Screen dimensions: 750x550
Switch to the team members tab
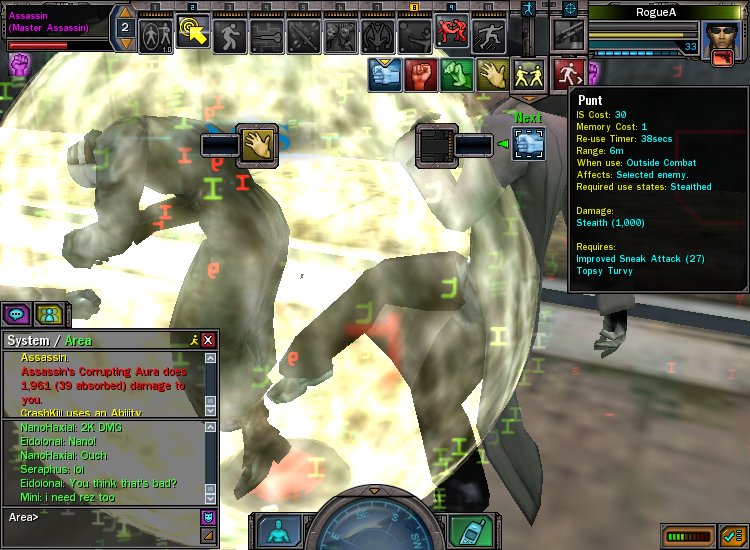48,314
